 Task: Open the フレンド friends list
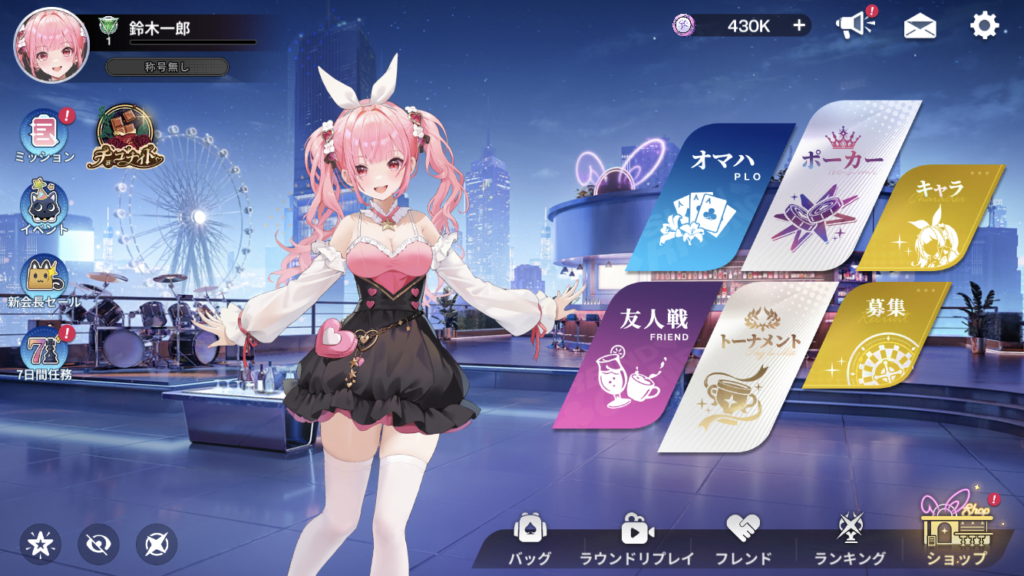pyautogui.click(x=743, y=540)
